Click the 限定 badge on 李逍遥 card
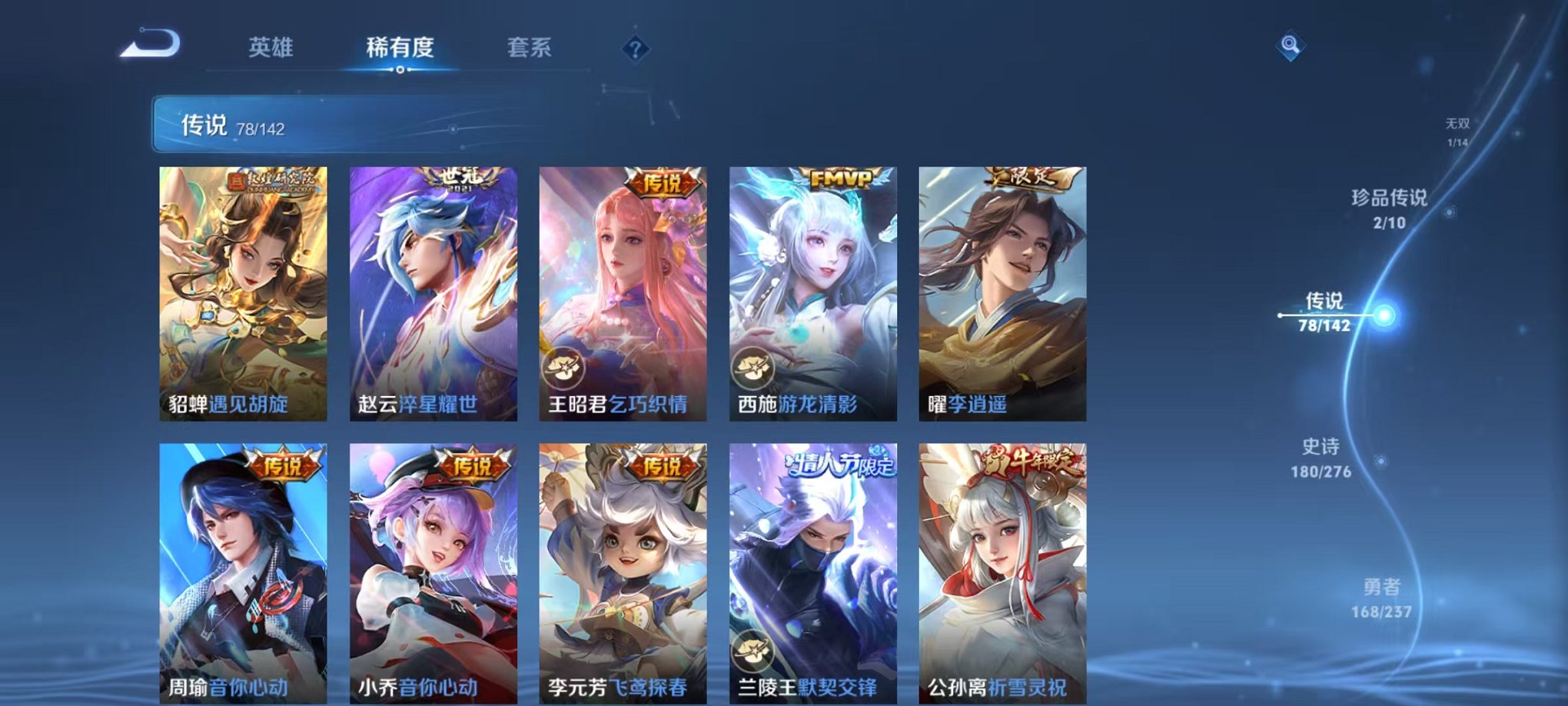 pyautogui.click(x=1030, y=178)
